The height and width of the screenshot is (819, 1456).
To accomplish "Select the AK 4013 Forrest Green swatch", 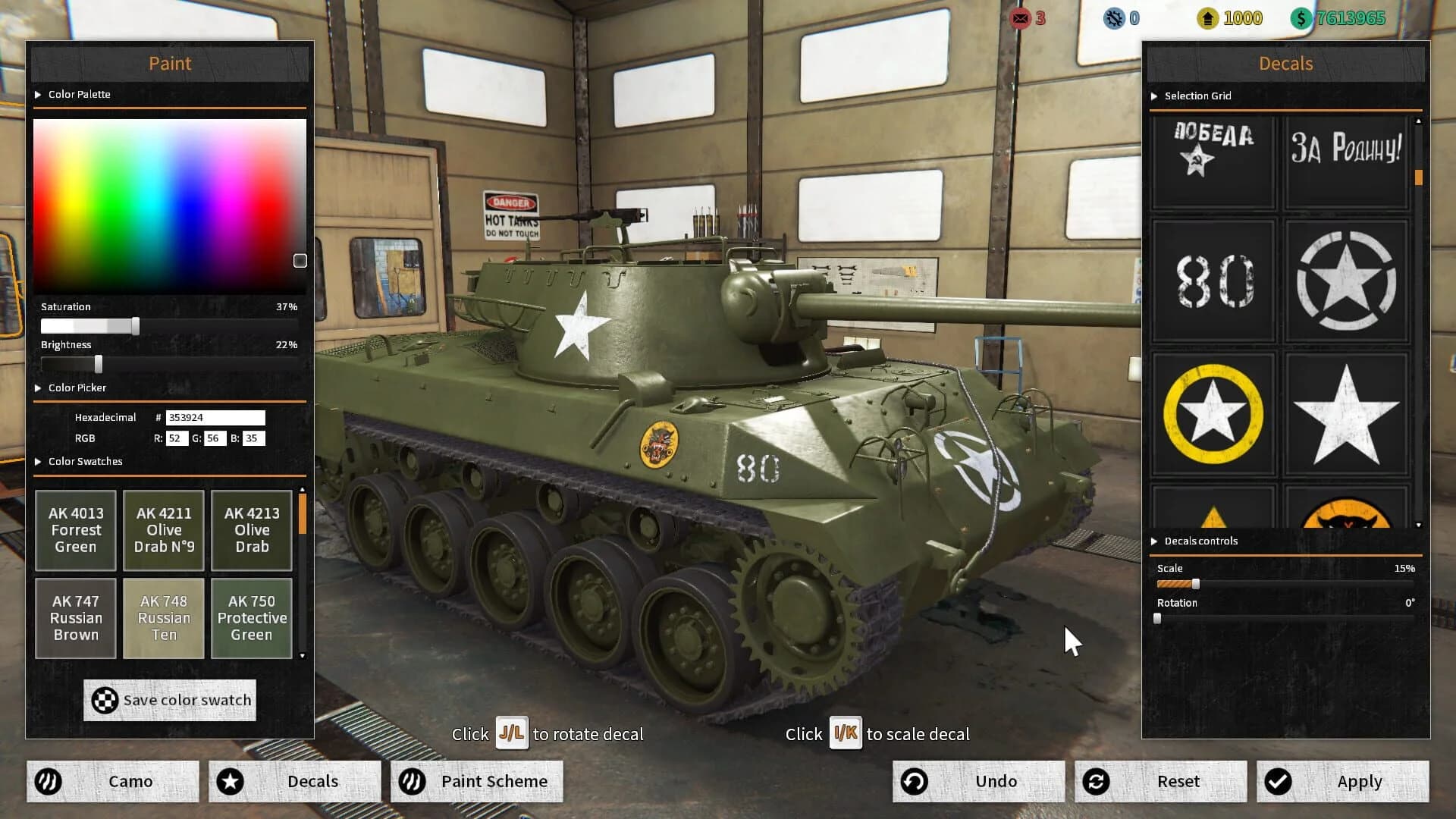I will click(x=75, y=530).
